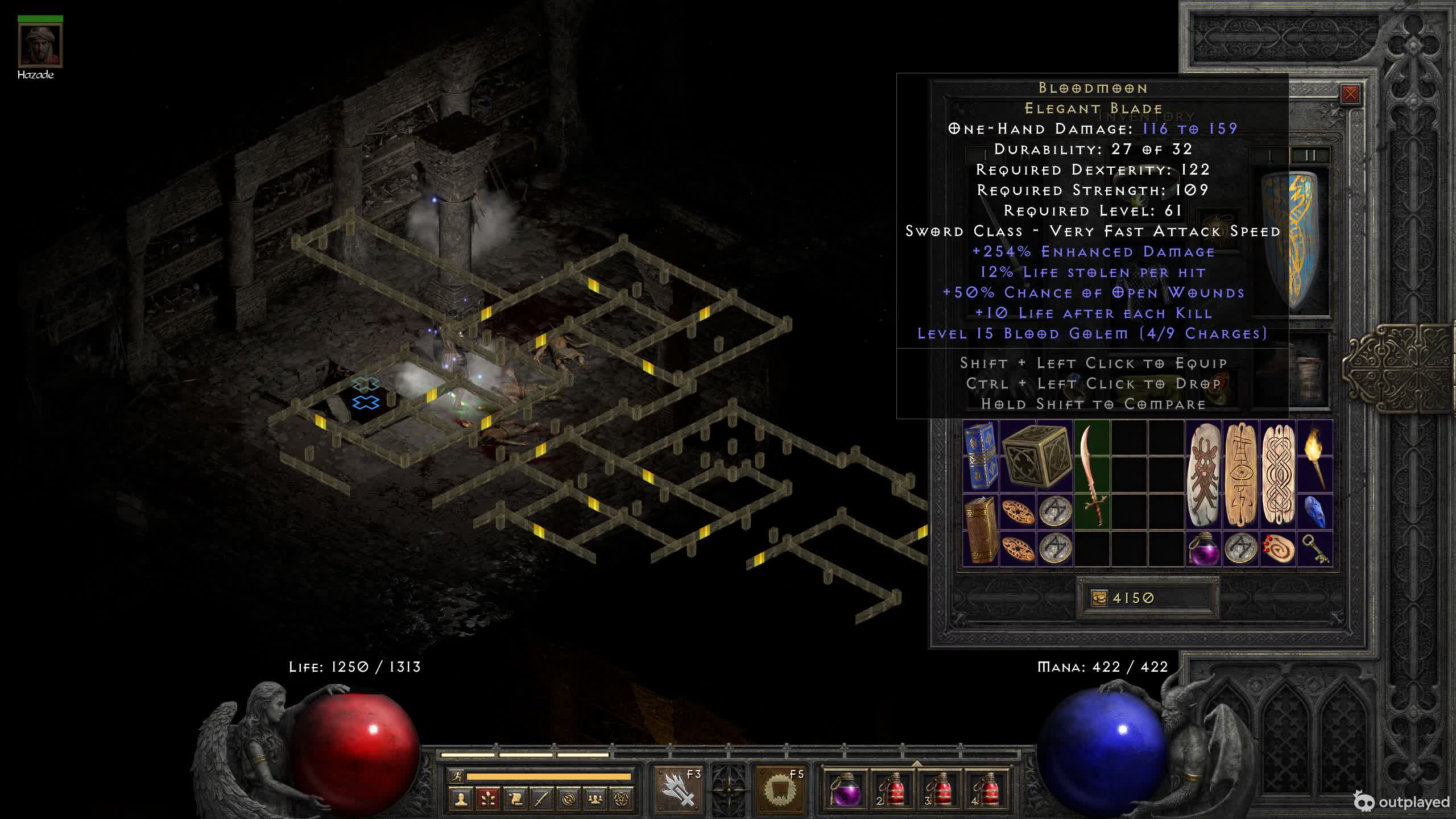Select the Horadric Cube in the inventory
This screenshot has width=1456, height=819.
pyautogui.click(x=1036, y=457)
